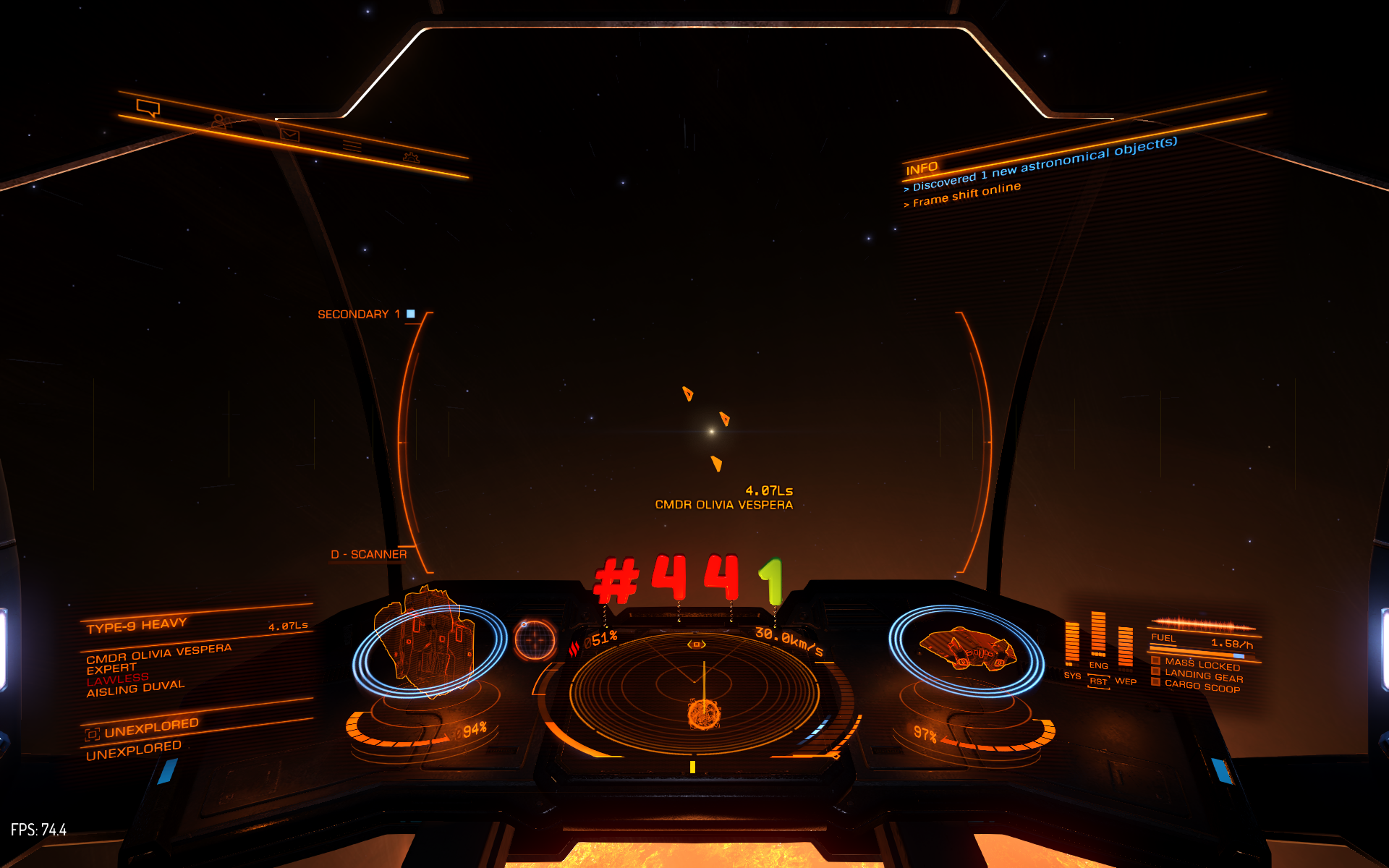
Task: Open the comms settings gear tab
Action: point(411,157)
